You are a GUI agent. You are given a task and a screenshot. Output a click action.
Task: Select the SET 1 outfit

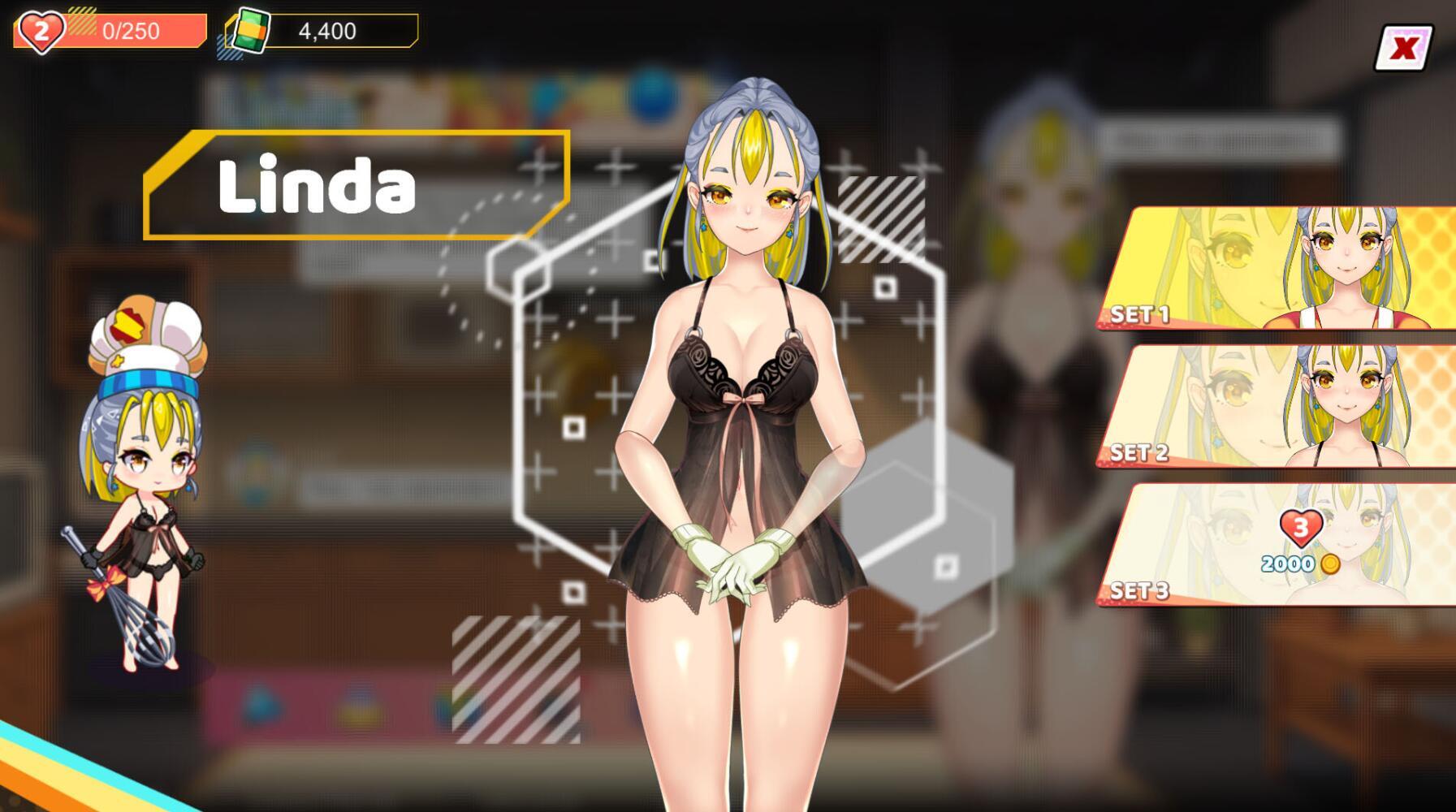click(1278, 269)
